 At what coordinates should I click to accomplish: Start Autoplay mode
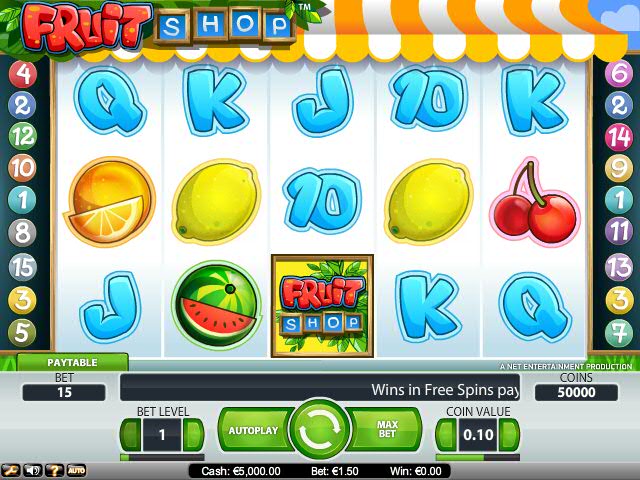pos(252,430)
